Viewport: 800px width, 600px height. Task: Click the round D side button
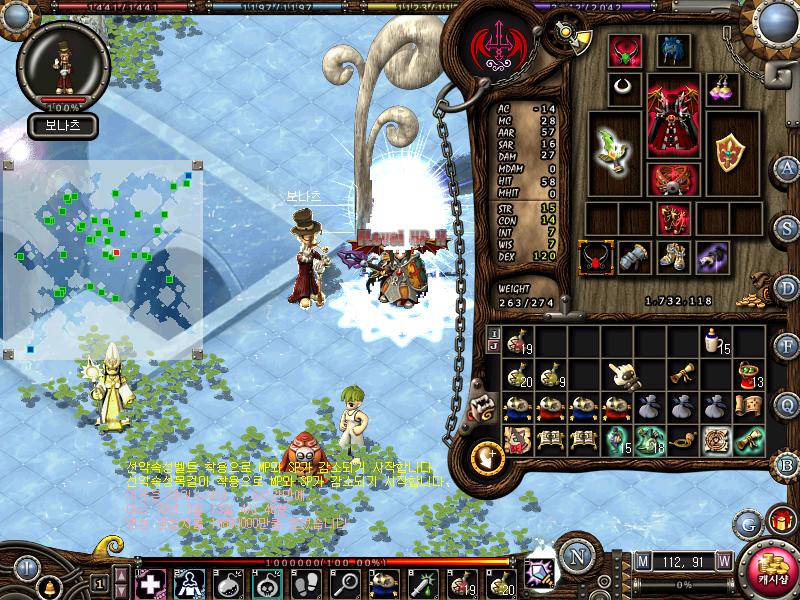[786, 287]
